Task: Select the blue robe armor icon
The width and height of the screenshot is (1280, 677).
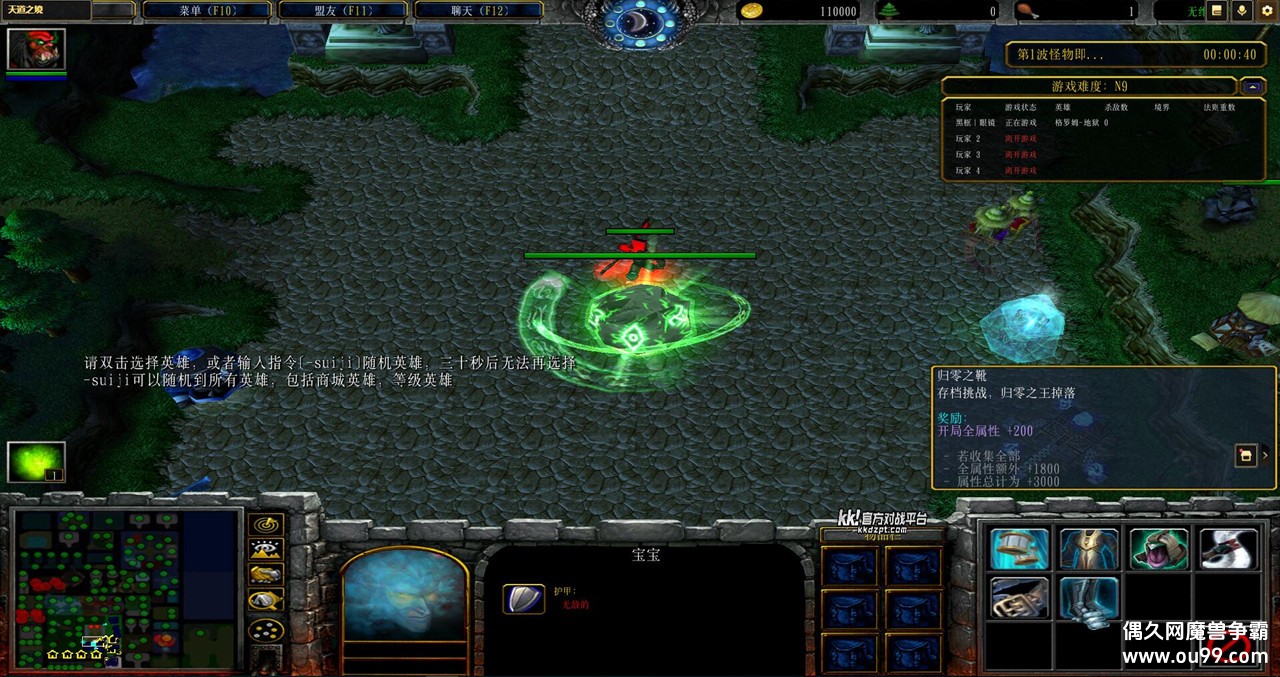Action: (x=1089, y=549)
